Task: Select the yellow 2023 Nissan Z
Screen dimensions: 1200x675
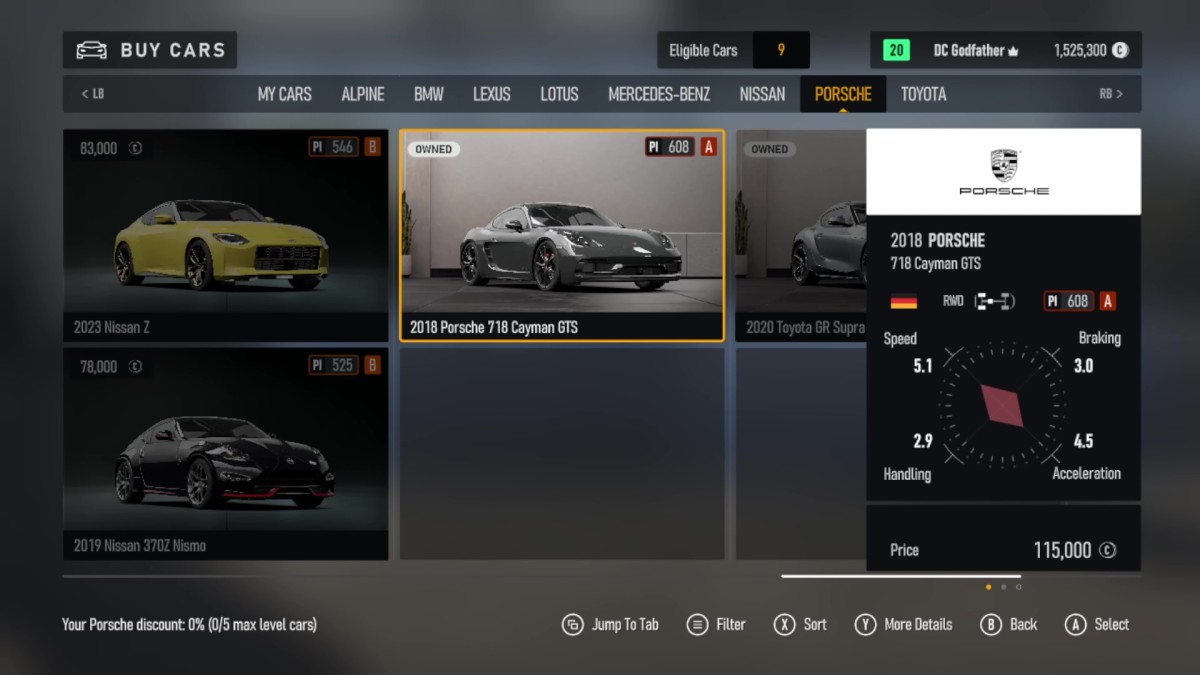Action: tap(225, 235)
